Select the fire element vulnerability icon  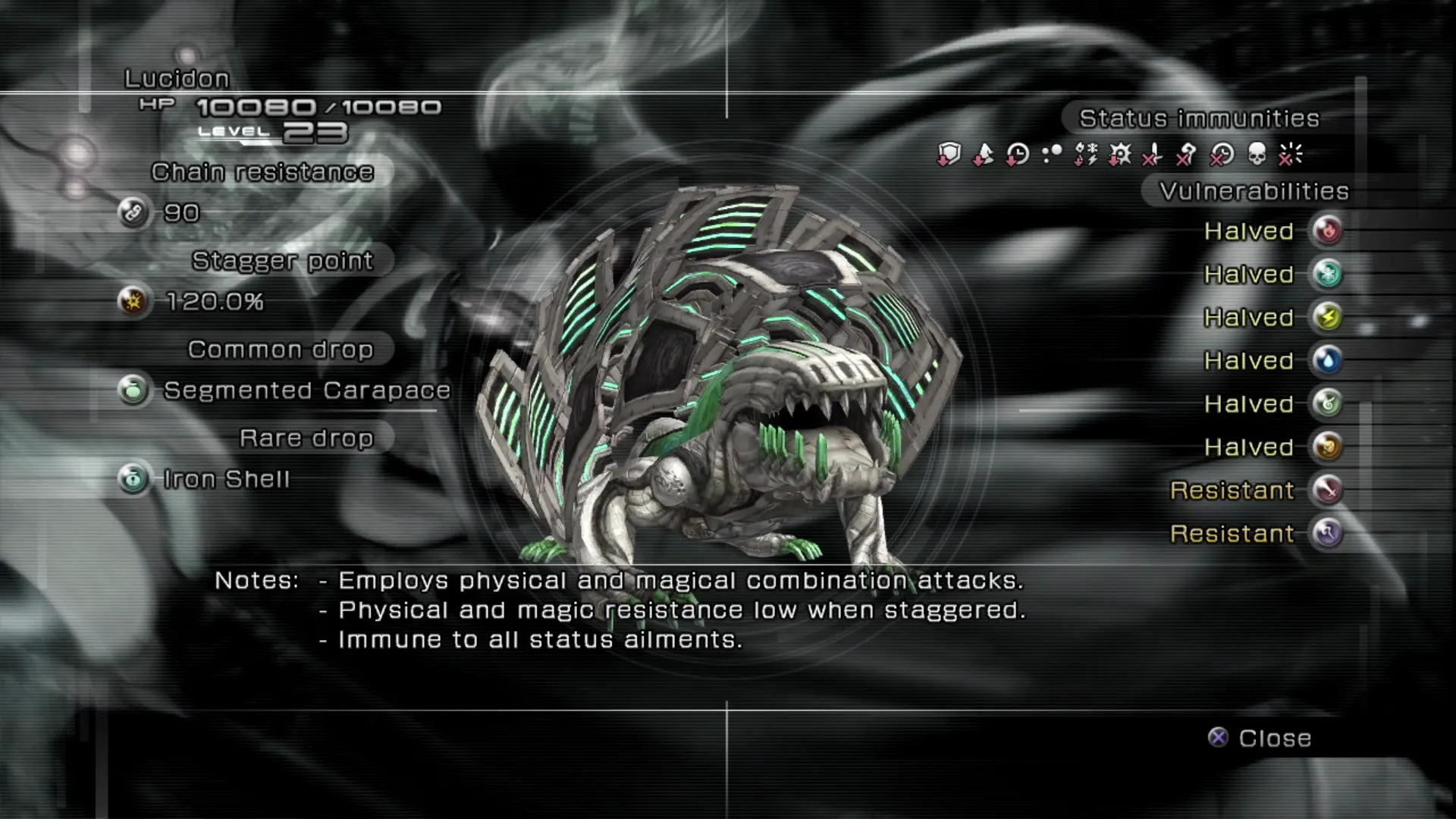[x=1327, y=231]
